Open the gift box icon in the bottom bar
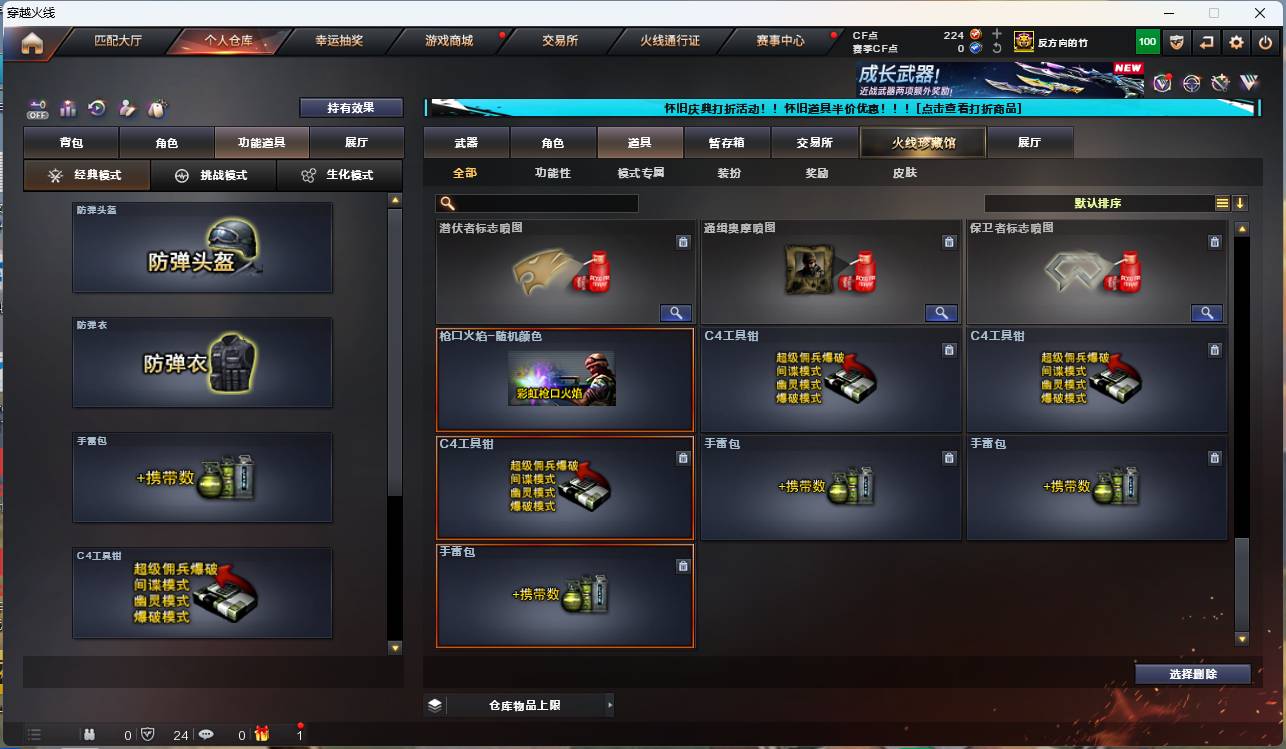1286x749 pixels. [x=262, y=734]
